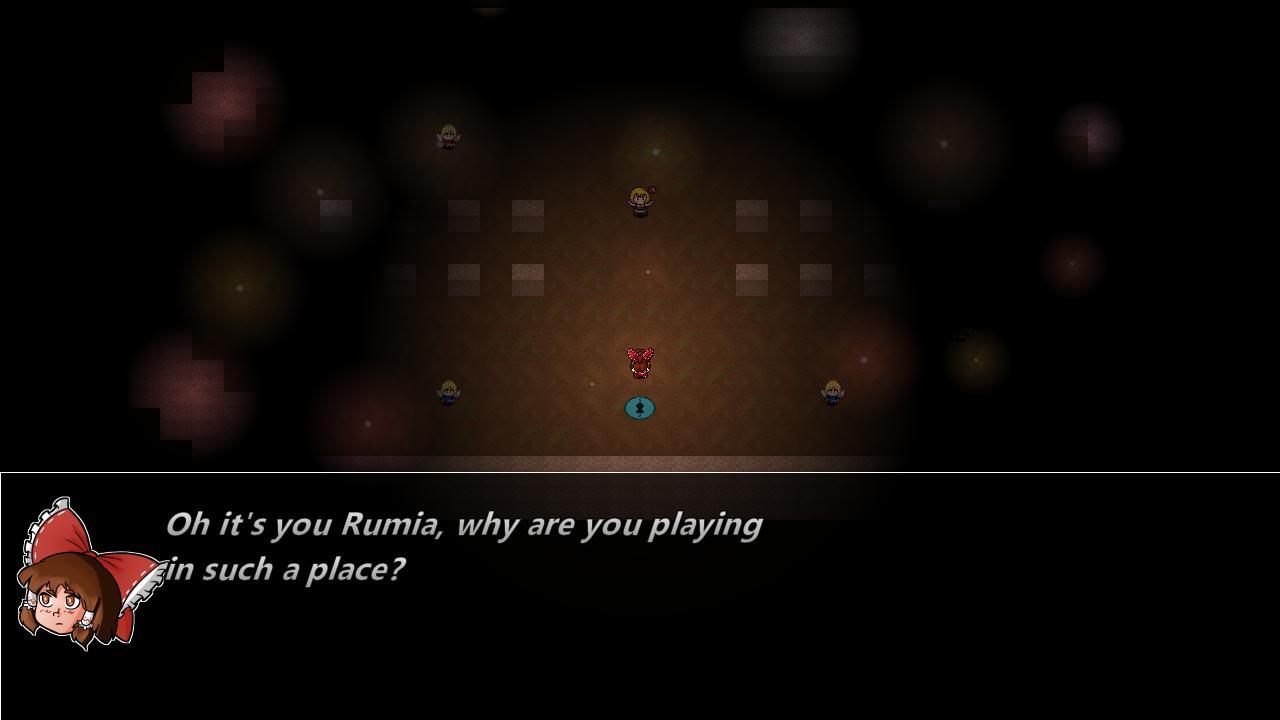Screen dimensions: 1280x720
Task: Click the teal save point marker
Action: 640,407
